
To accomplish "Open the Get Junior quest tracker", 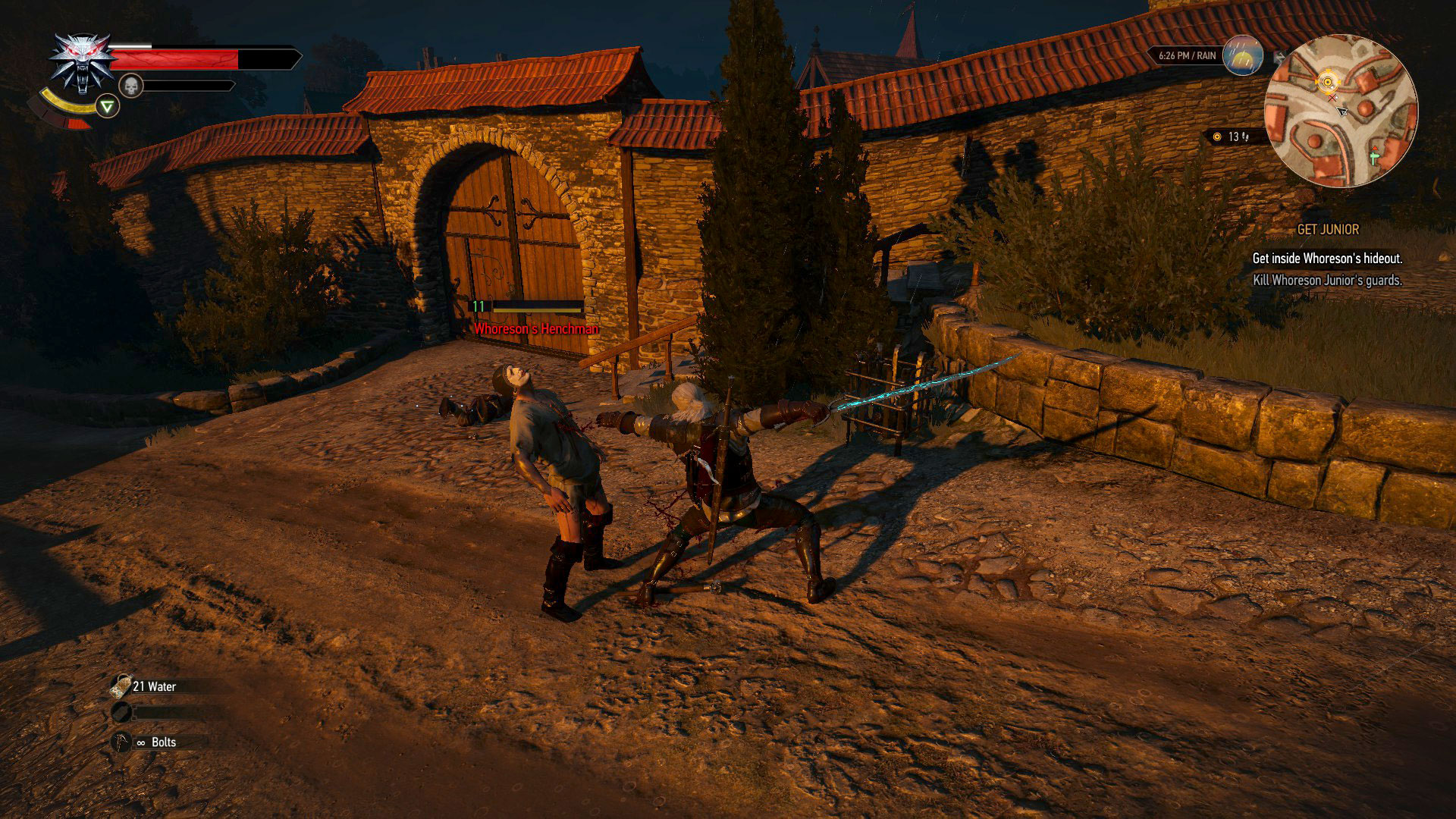I will 1328,229.
